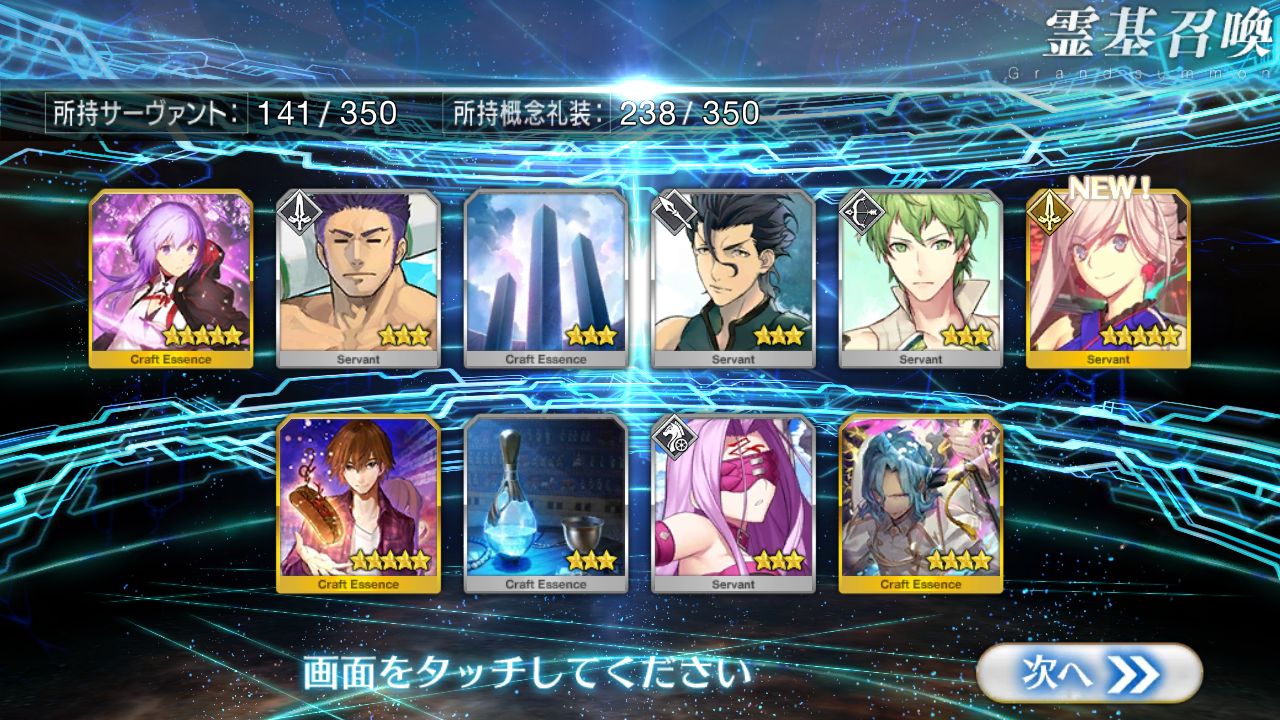Choose the shirtless muscular three-star Servant card

pos(358,278)
